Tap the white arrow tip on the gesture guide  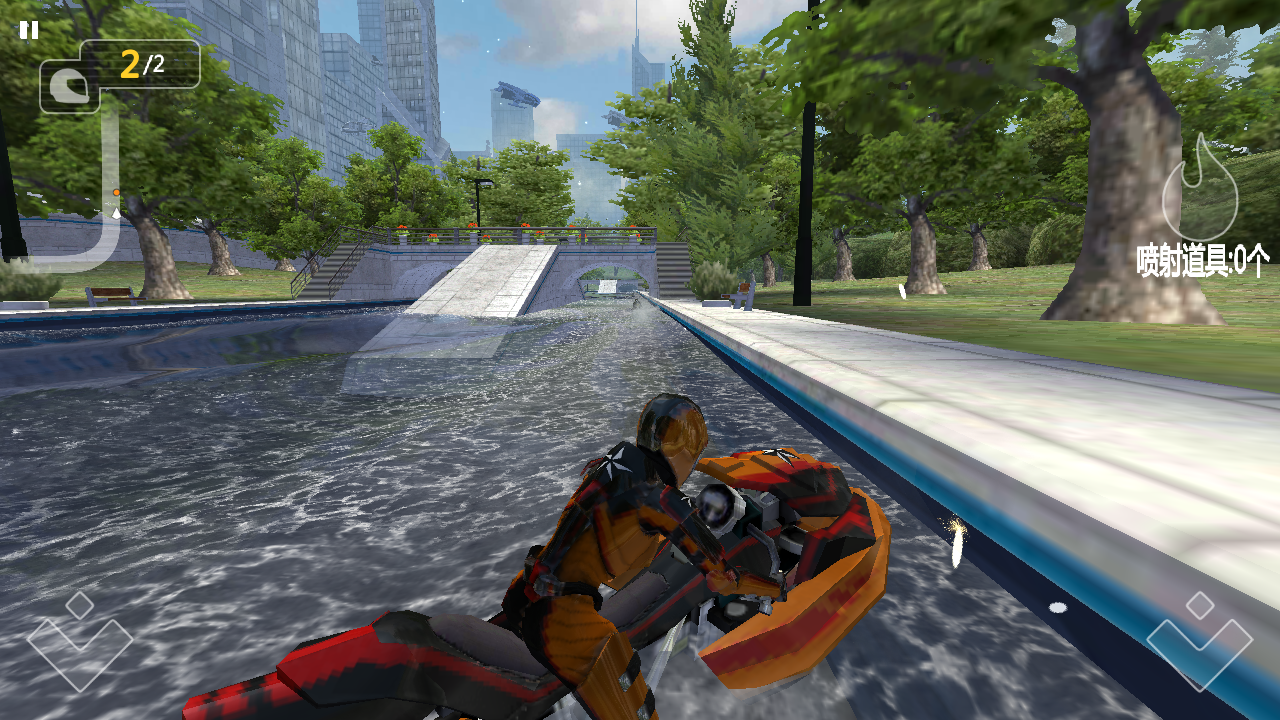pyautogui.click(x=116, y=213)
